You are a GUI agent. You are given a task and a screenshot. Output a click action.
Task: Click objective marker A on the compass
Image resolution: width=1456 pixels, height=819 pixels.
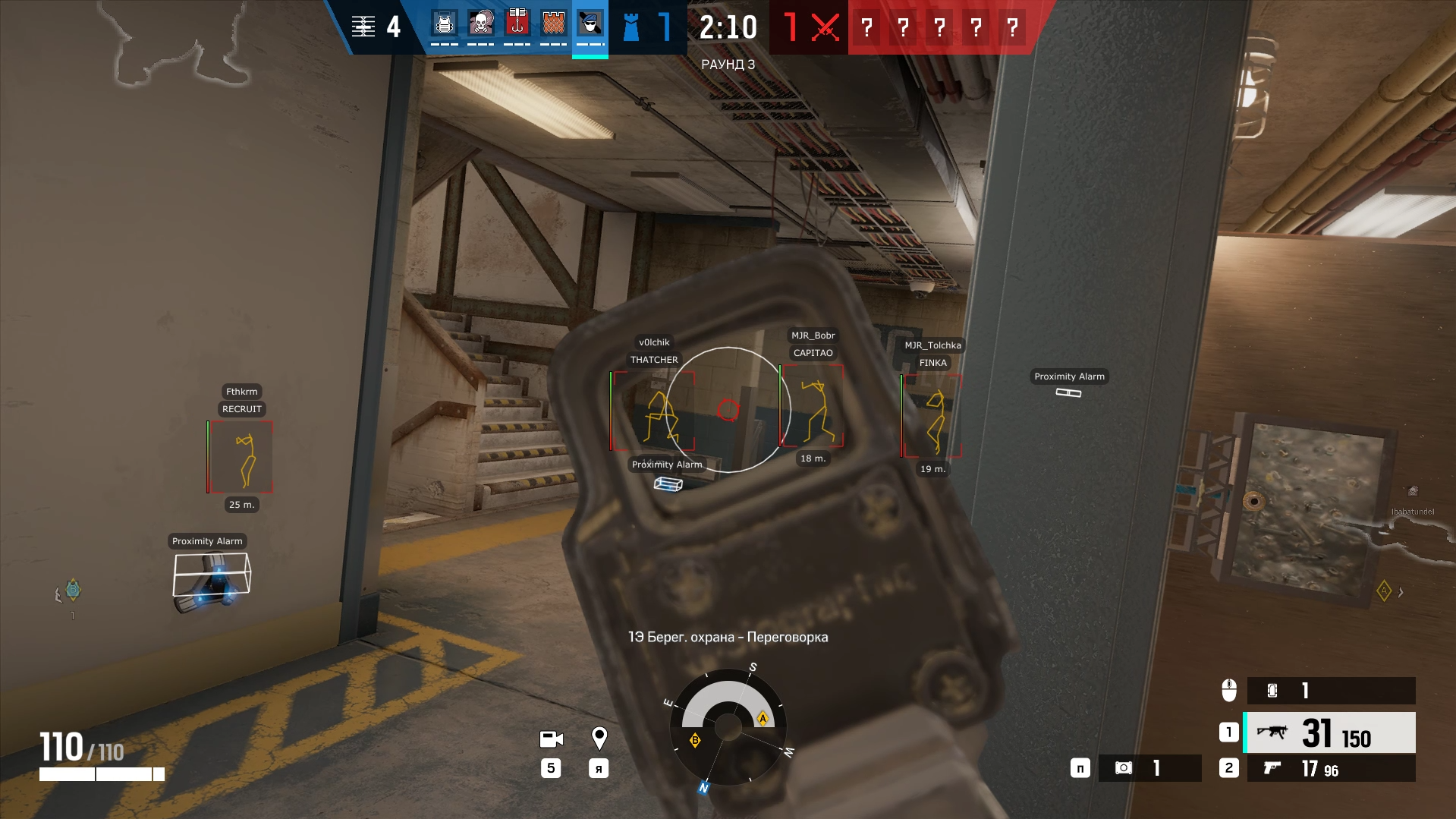pyautogui.click(x=763, y=718)
